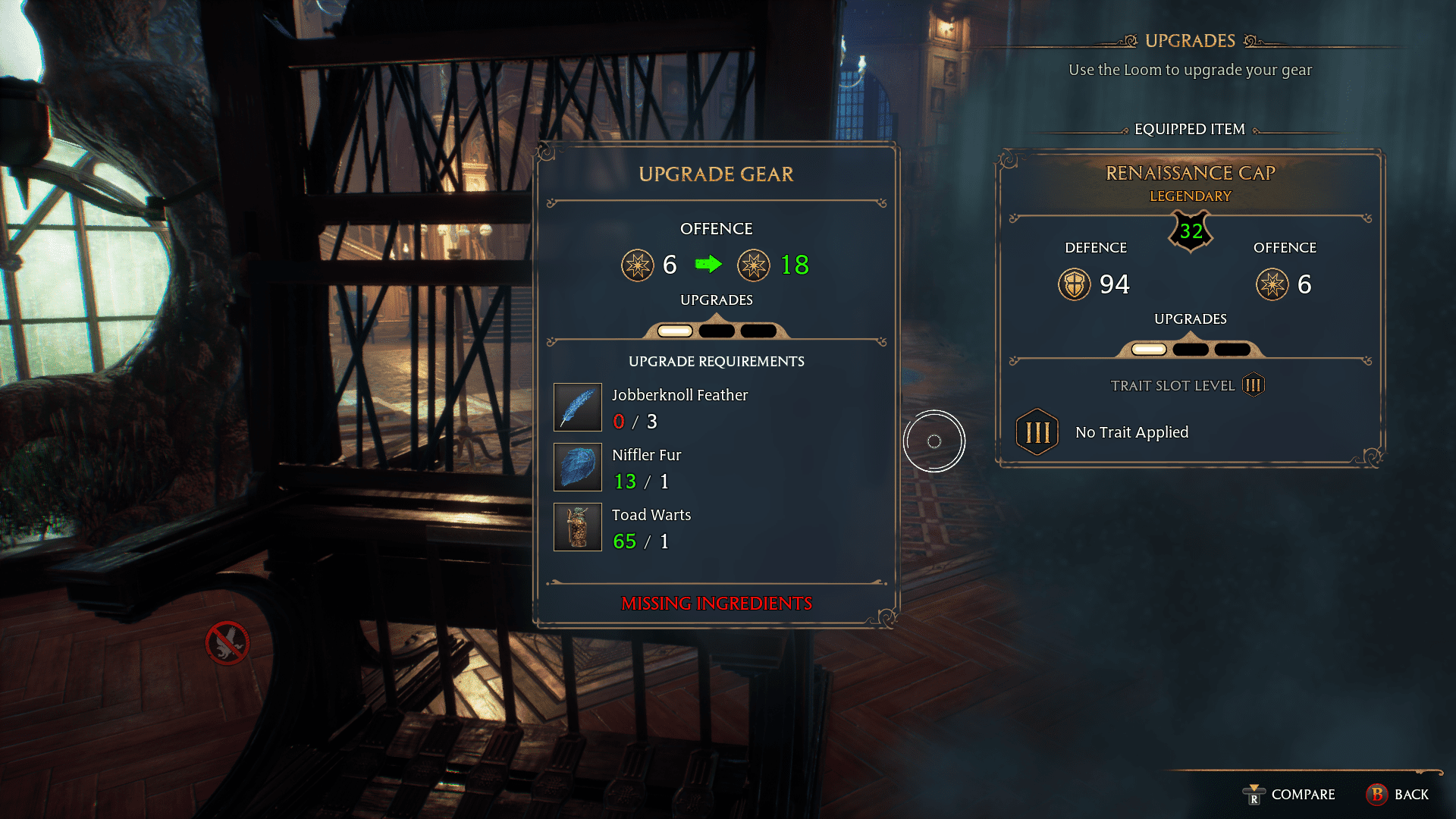Select the Upgrade Gear panel title
This screenshot has height=819, width=1456.
point(716,174)
